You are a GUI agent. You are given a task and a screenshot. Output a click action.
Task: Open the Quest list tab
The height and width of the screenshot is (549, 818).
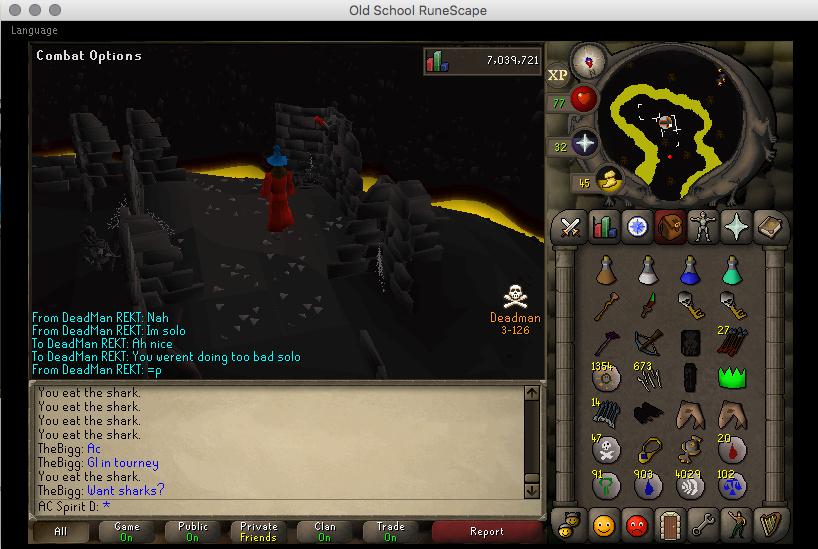click(x=637, y=227)
